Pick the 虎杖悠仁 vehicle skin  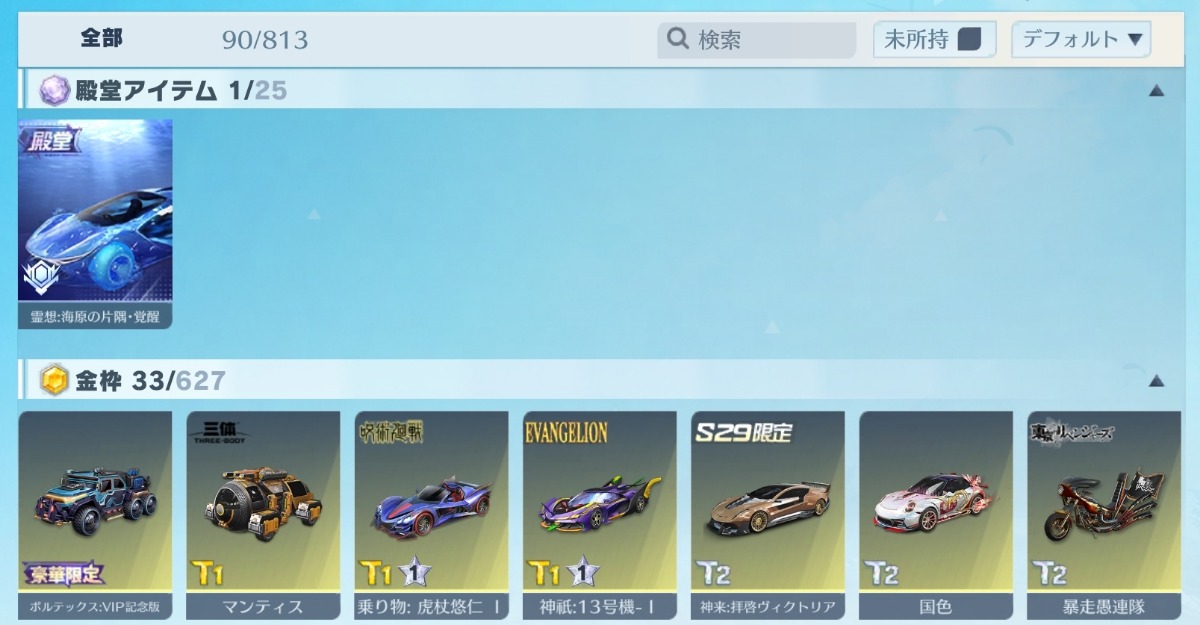431,514
